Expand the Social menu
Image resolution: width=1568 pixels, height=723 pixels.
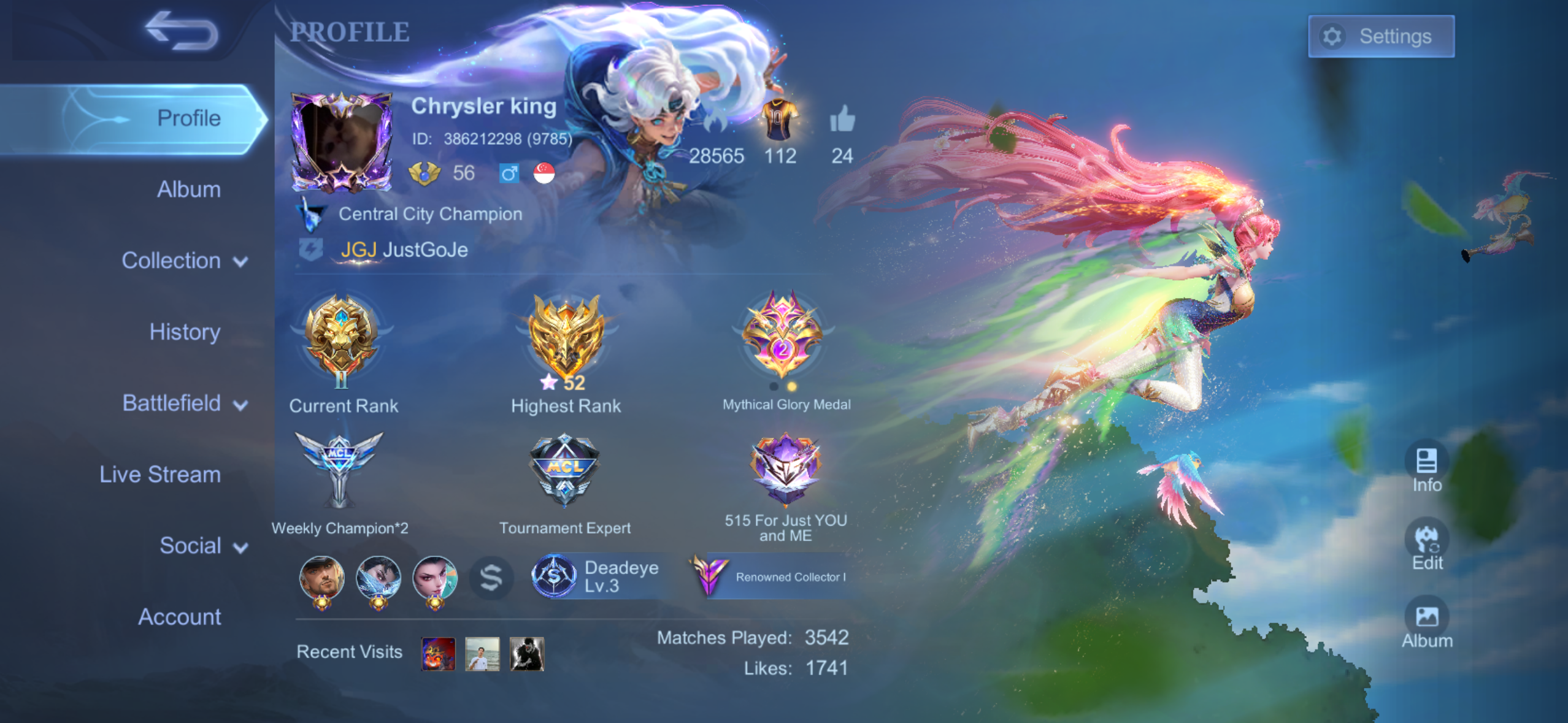202,545
